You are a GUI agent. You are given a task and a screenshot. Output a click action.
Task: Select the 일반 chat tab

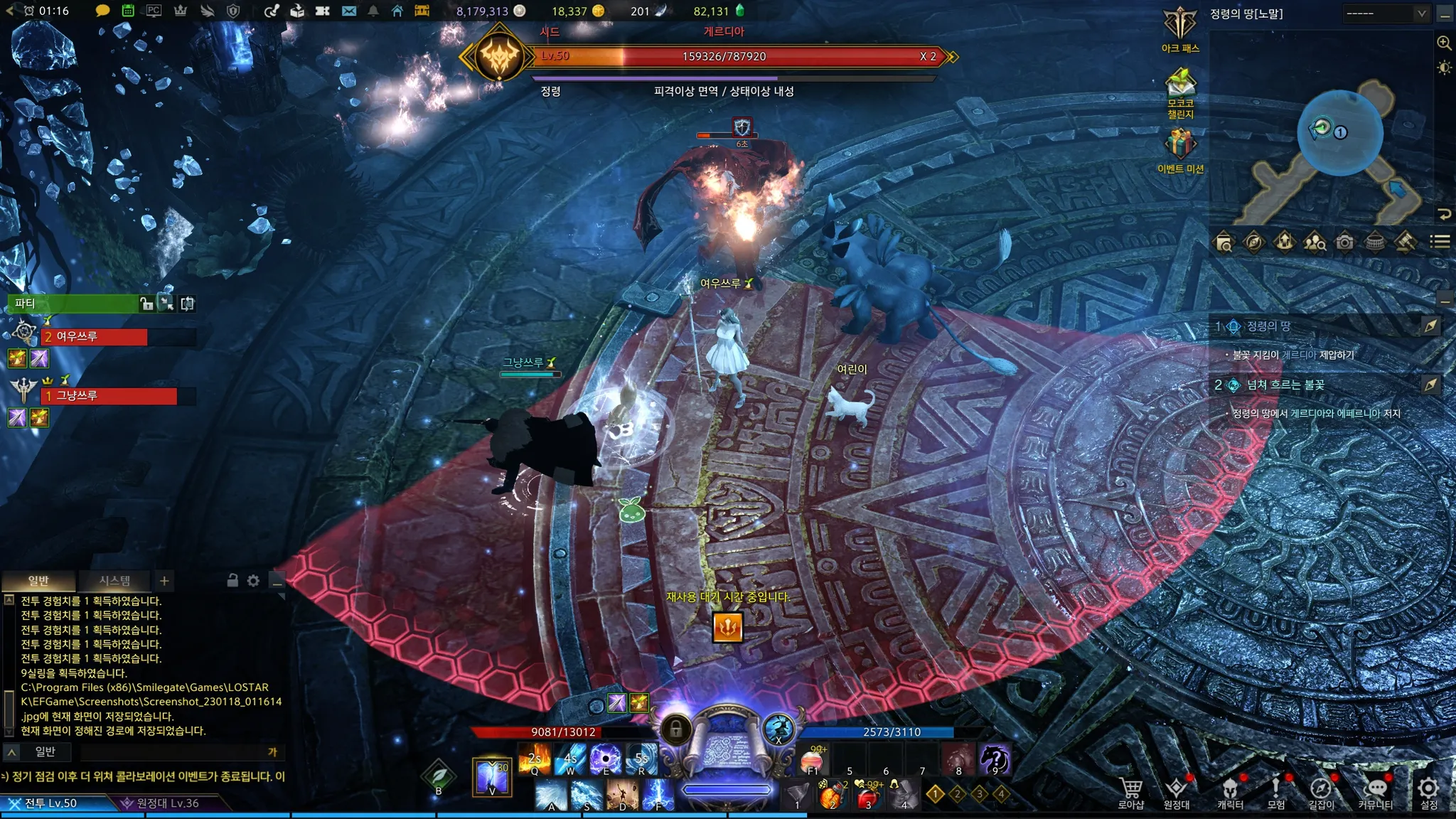tap(38, 581)
